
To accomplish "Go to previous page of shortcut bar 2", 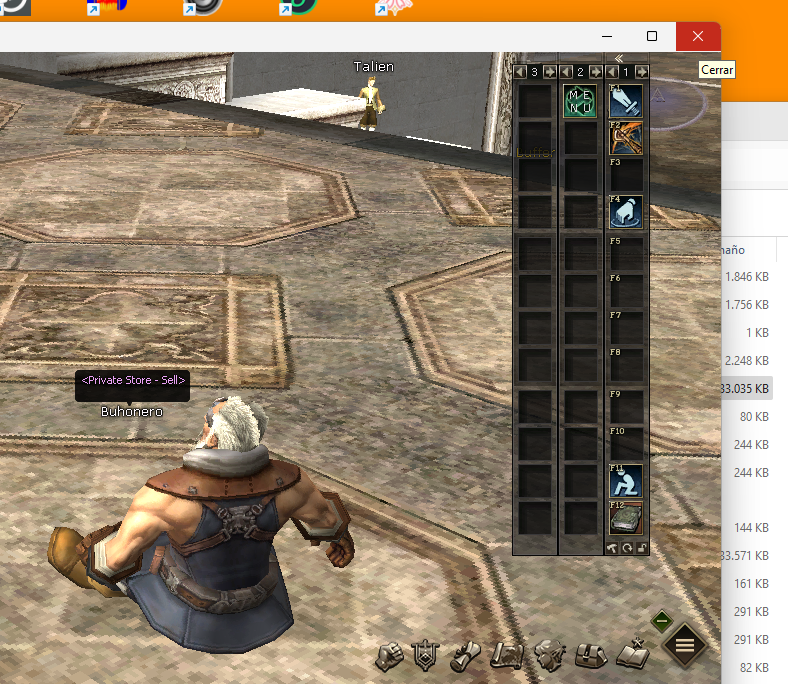I will (x=565, y=72).
